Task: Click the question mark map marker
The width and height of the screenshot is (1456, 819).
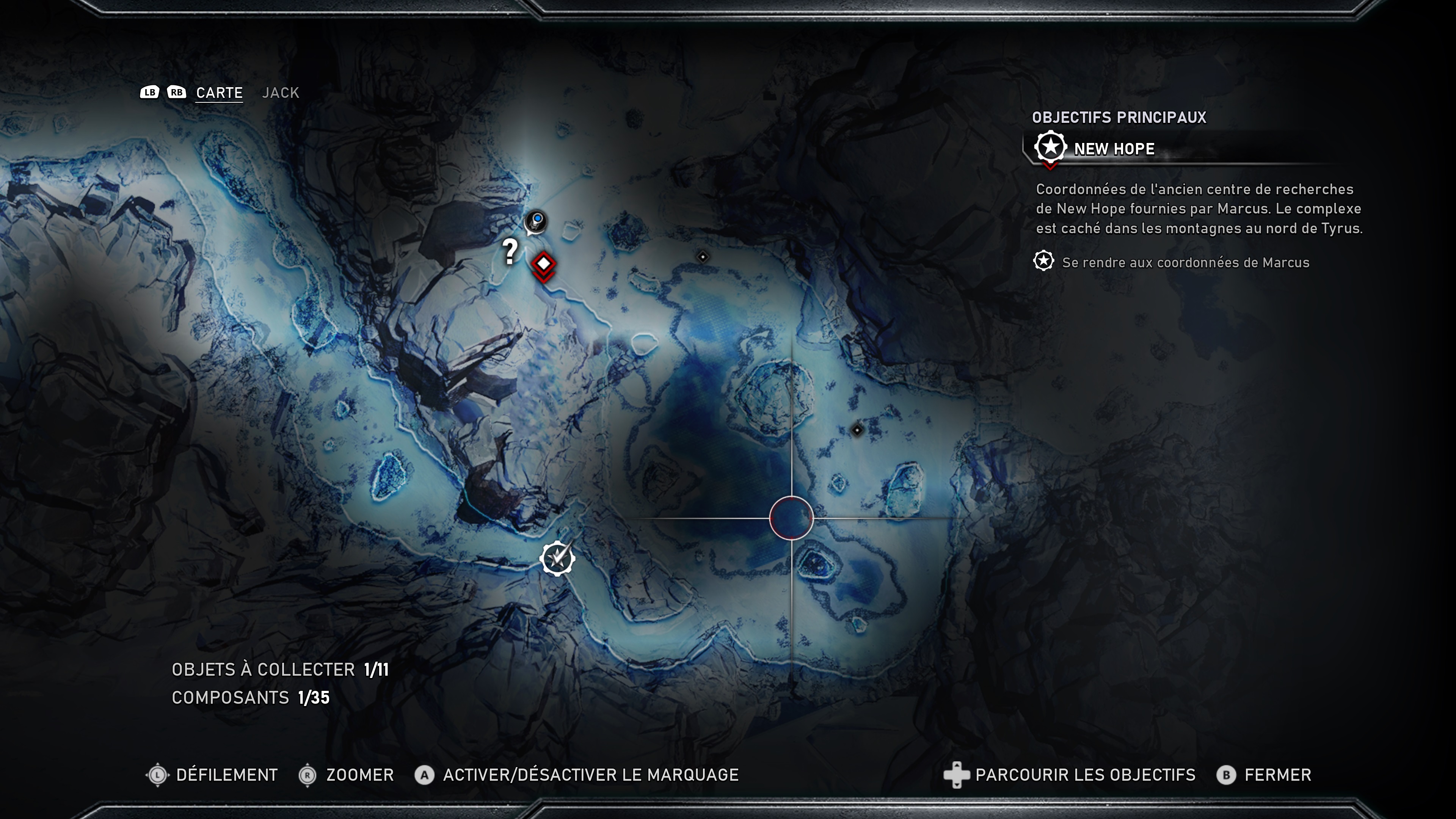Action: 510,251
